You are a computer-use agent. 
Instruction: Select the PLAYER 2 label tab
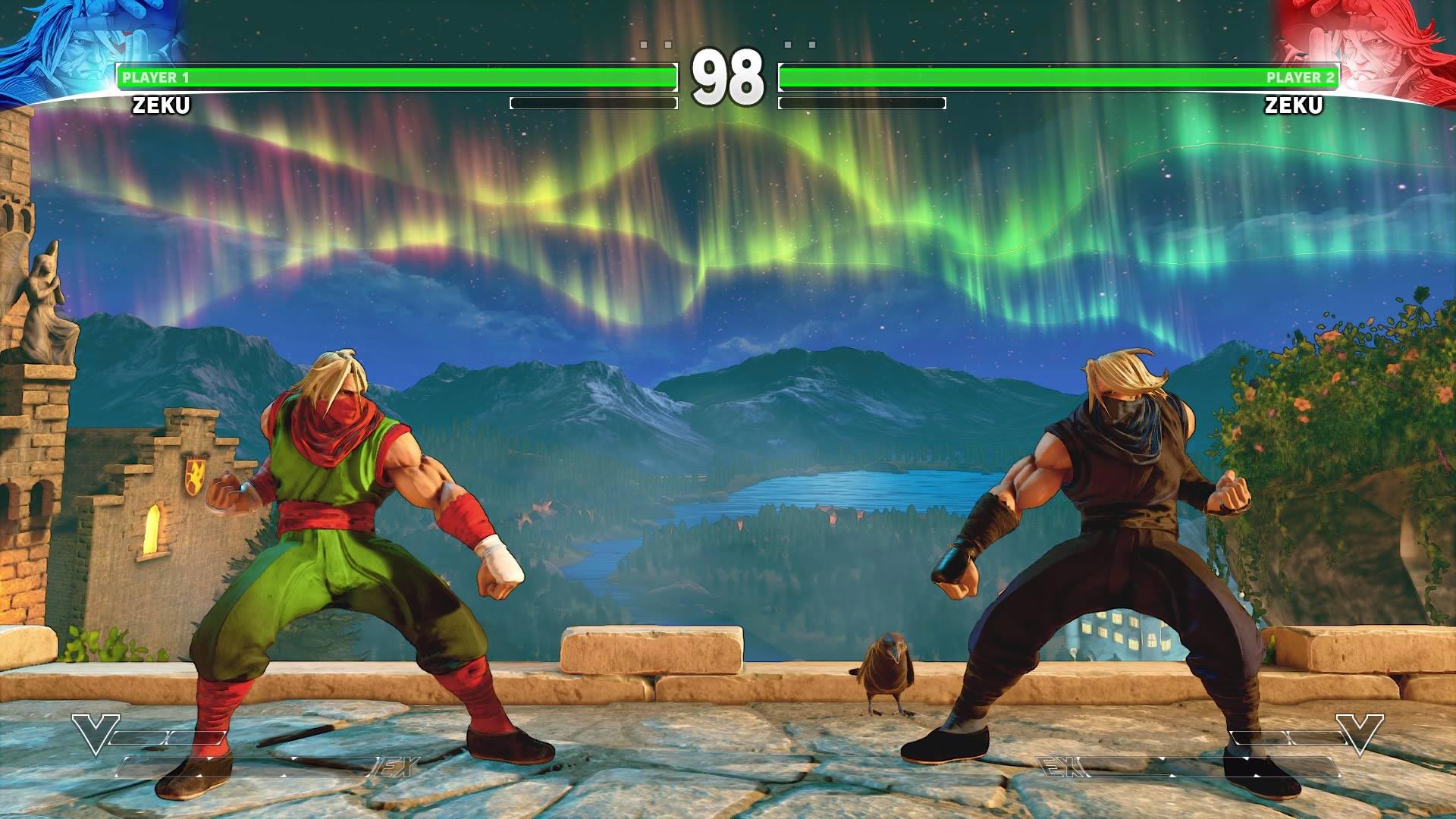click(x=1298, y=76)
